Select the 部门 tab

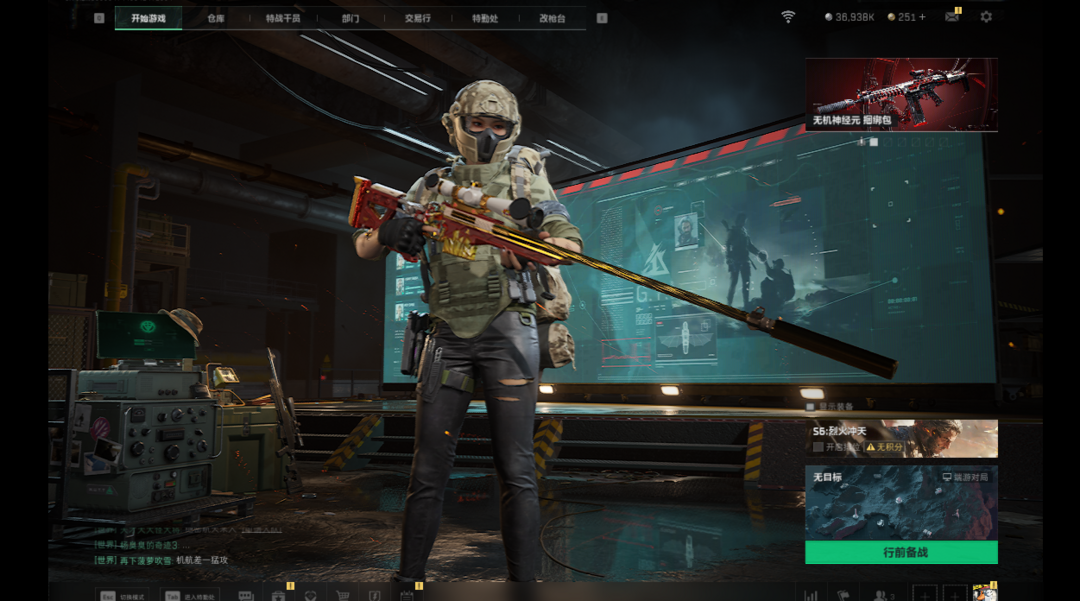click(x=350, y=18)
